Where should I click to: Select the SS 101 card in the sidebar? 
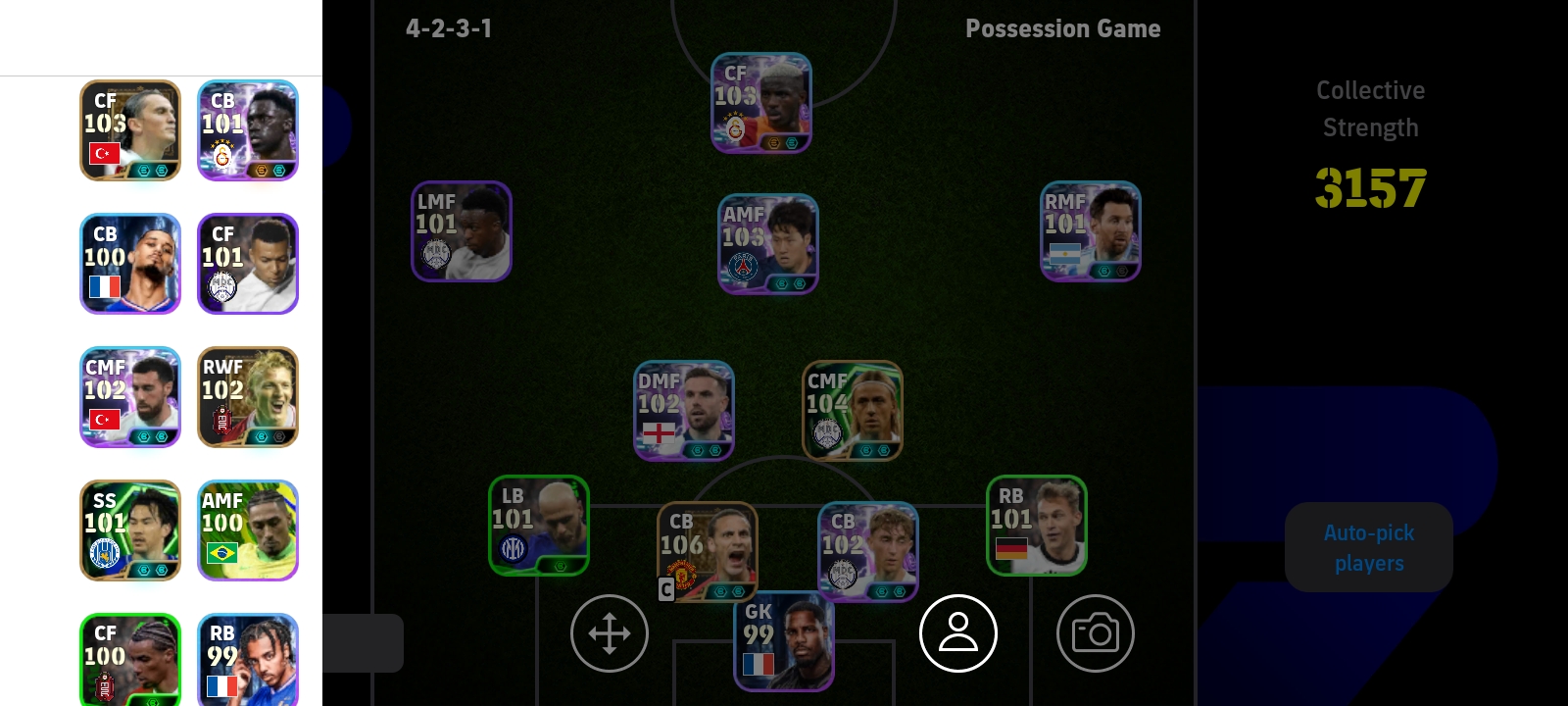tap(129, 530)
